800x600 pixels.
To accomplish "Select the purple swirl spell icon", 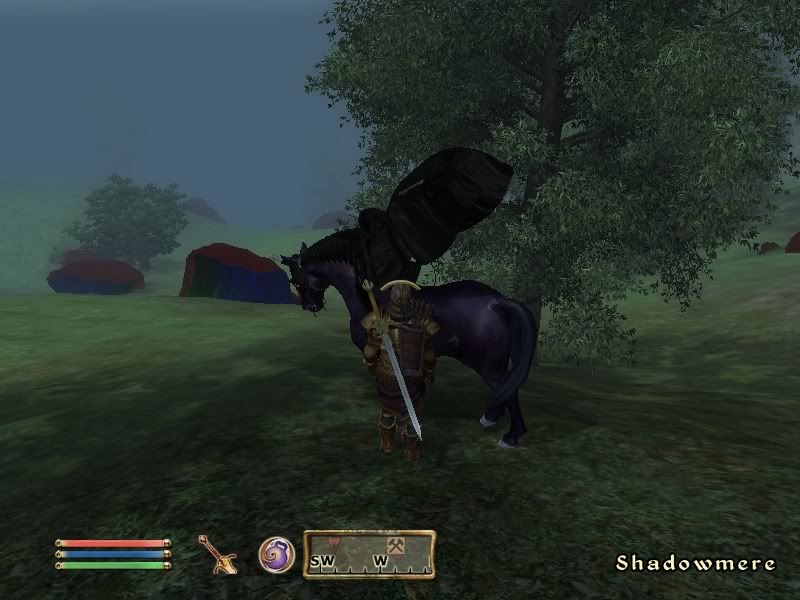I will (x=276, y=554).
